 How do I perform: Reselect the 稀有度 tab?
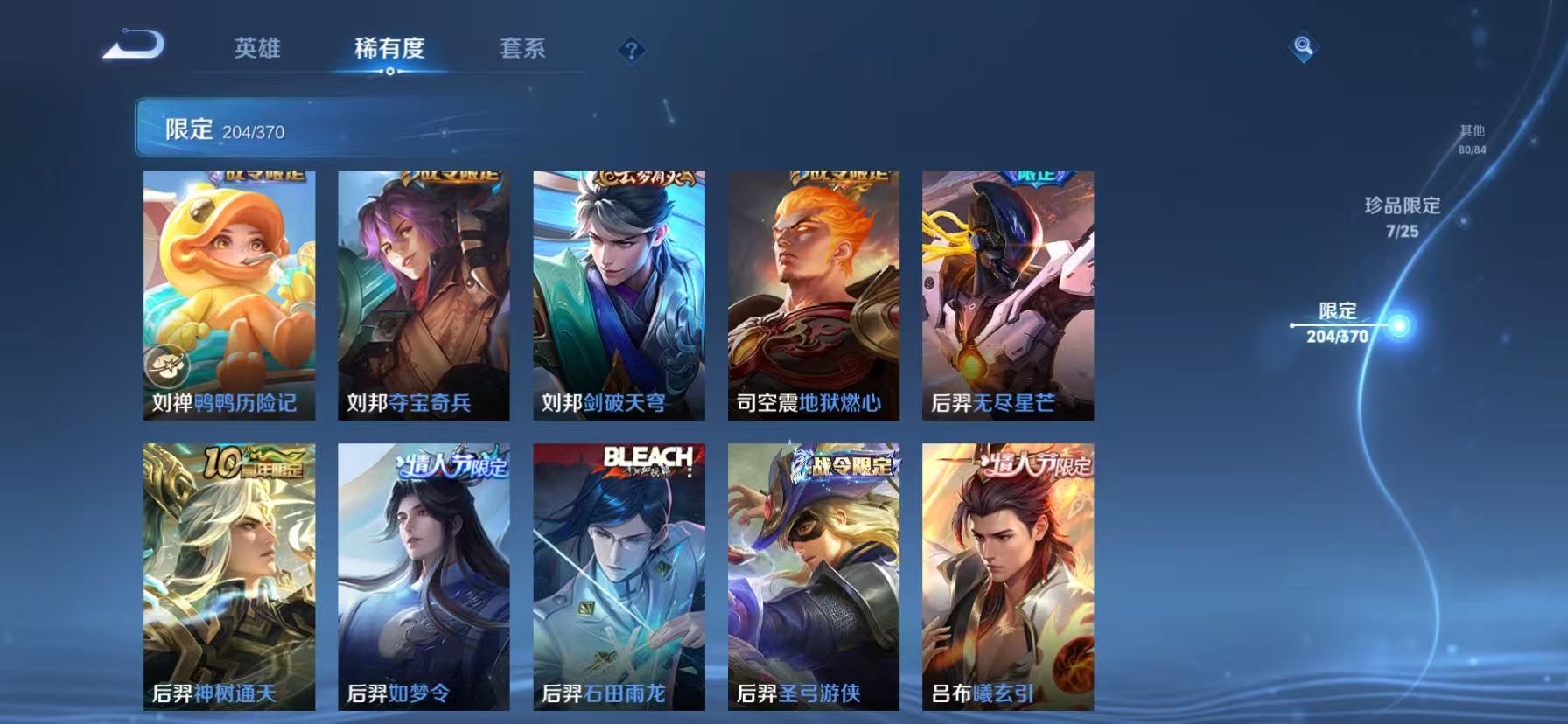click(389, 50)
